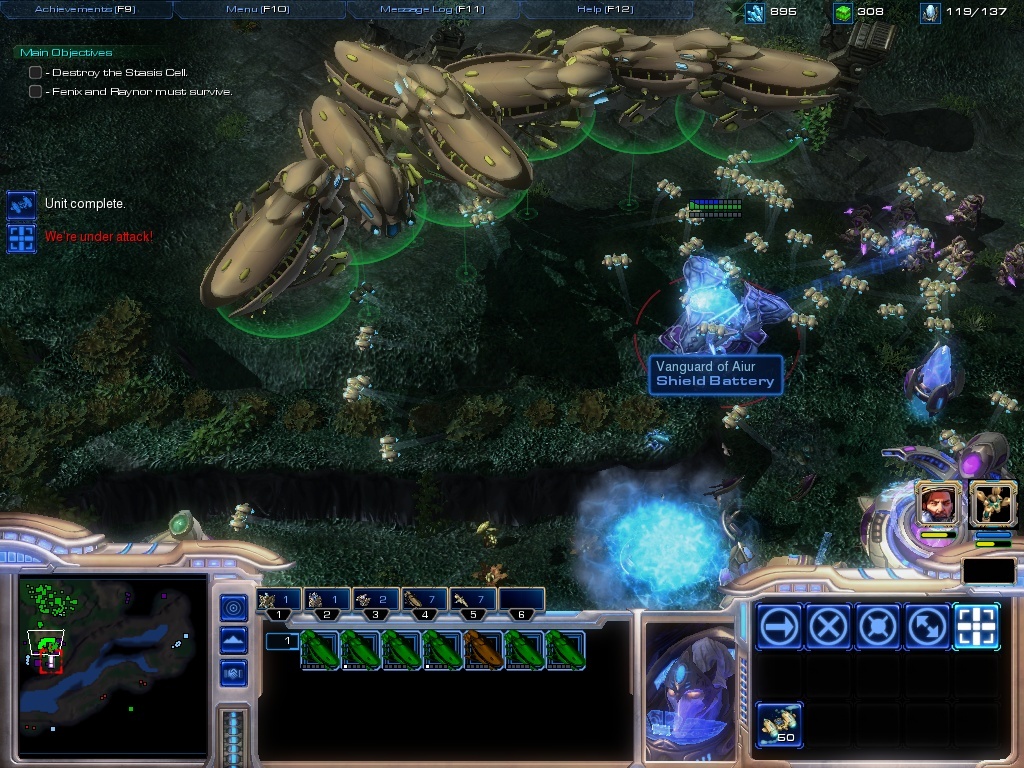The width and height of the screenshot is (1024, 768).
Task: Choose the Attack command
Action: tap(976, 627)
